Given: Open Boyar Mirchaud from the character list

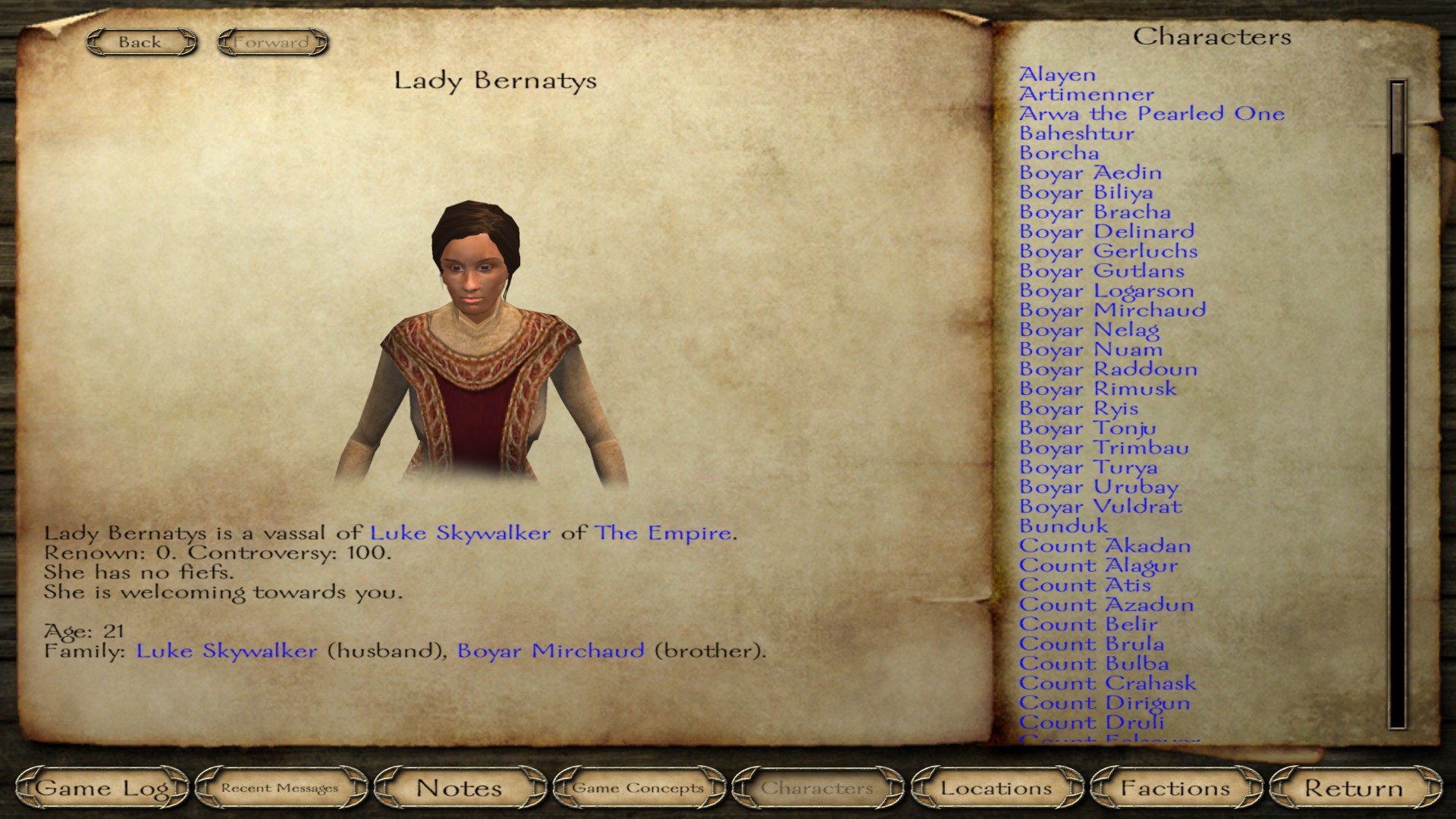Looking at the screenshot, I should click(1112, 310).
